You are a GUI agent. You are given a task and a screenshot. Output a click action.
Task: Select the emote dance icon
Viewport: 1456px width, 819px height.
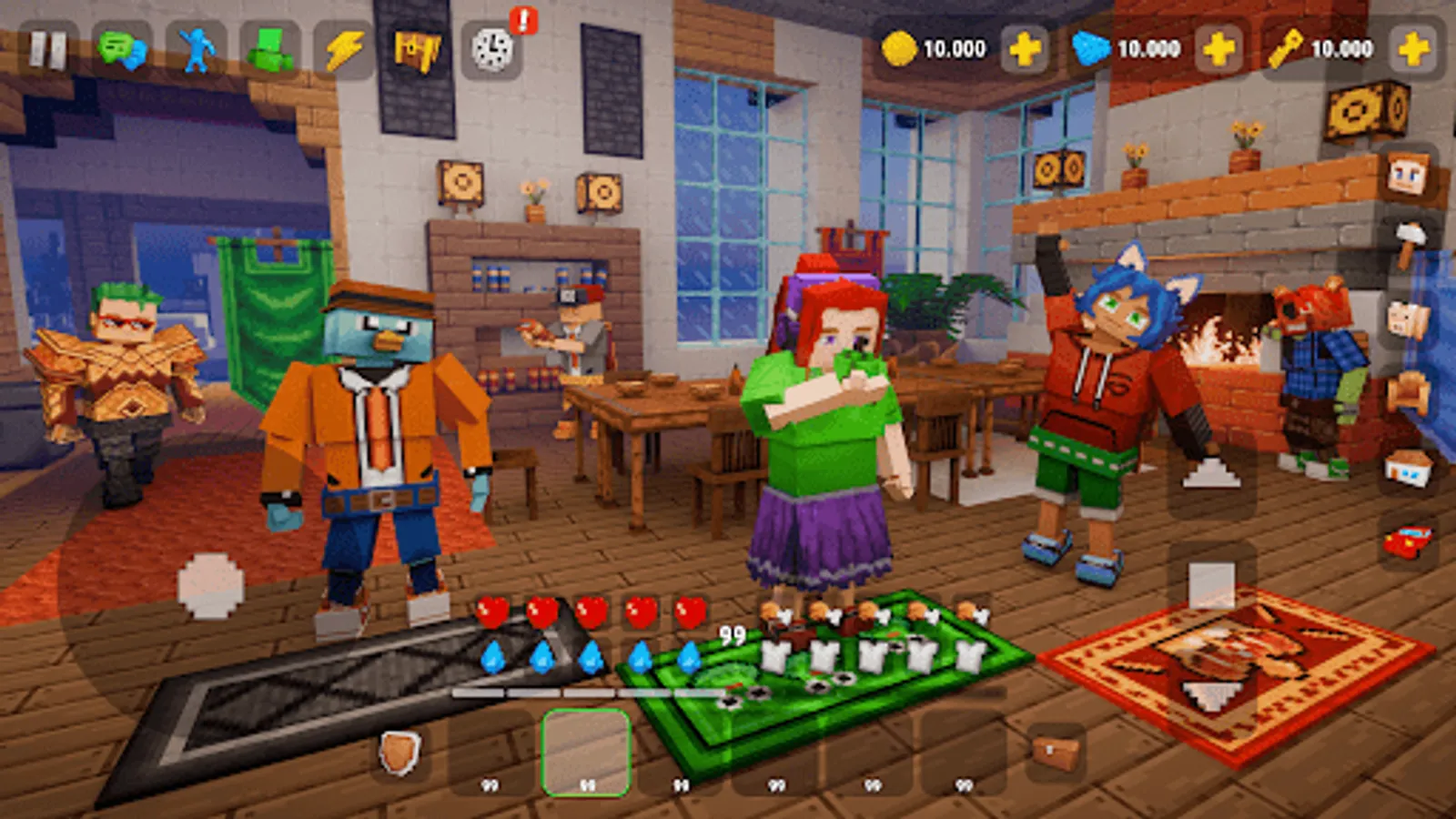(x=197, y=50)
